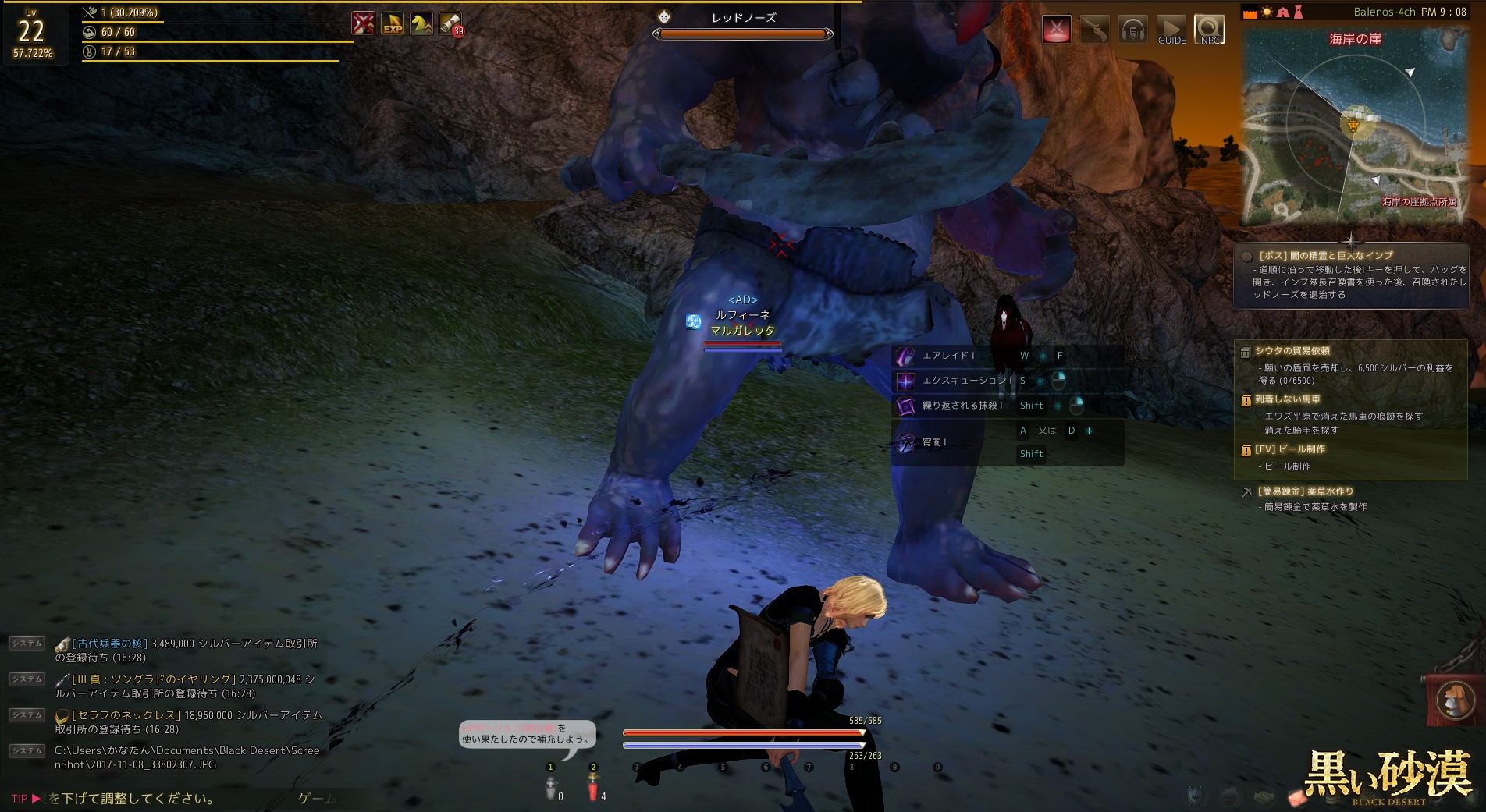Click the セラフのネックレス item link in chat
The width and height of the screenshot is (1486, 812).
[126, 715]
